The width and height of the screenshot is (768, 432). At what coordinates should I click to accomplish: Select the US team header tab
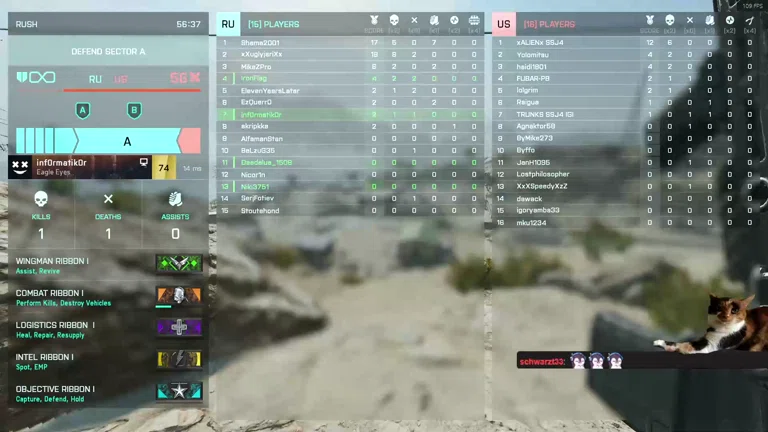click(504, 24)
